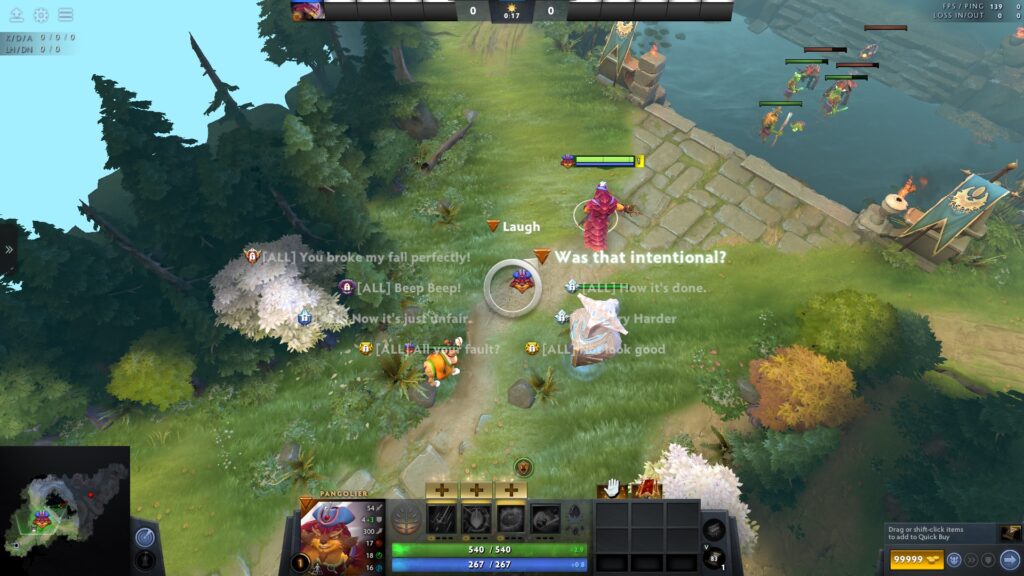Activate the Rolling Thunder ultimate icon
Viewport: 1024px width, 576px height.
click(545, 518)
